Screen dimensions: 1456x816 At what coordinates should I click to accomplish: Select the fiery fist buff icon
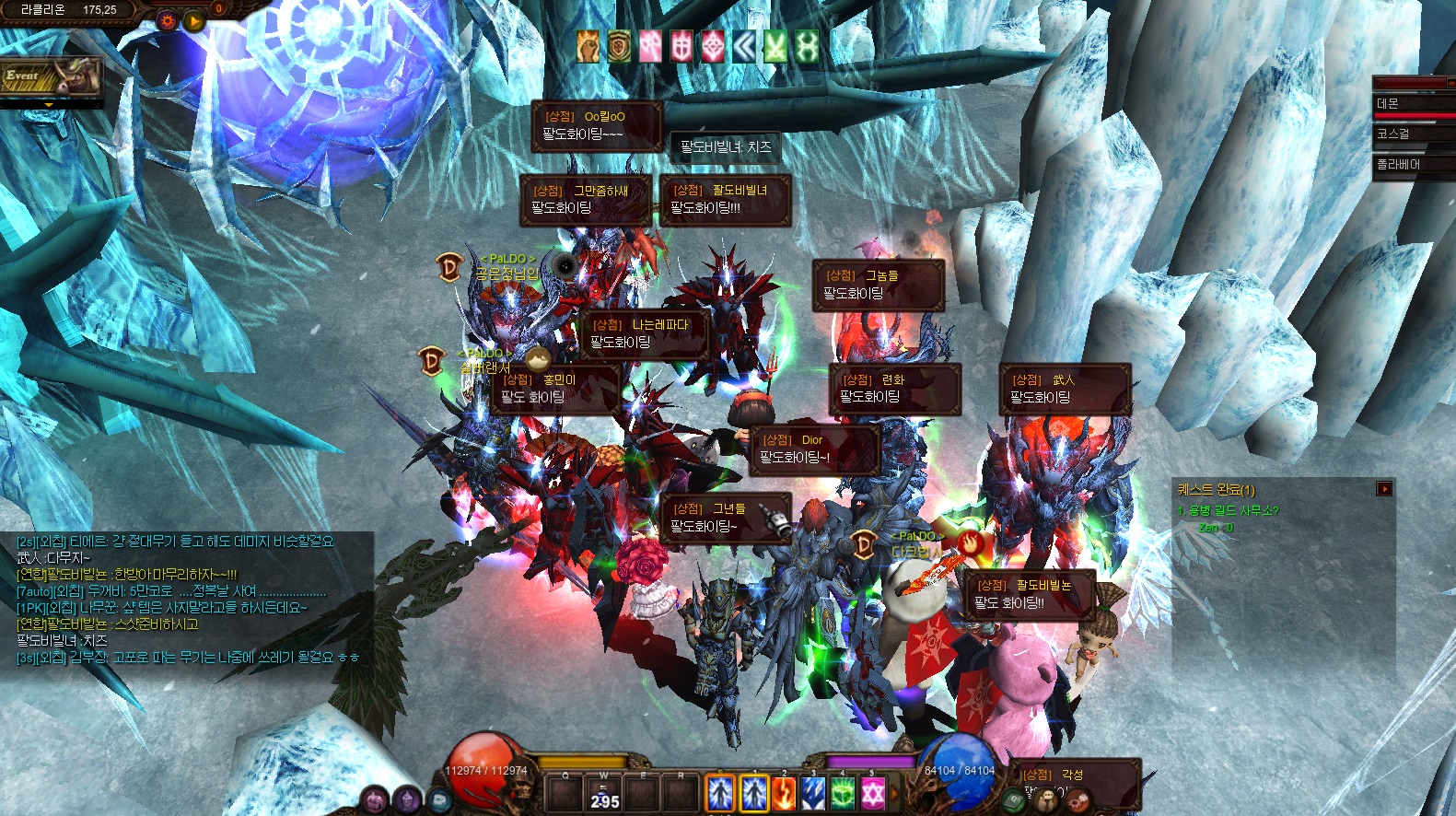588,46
